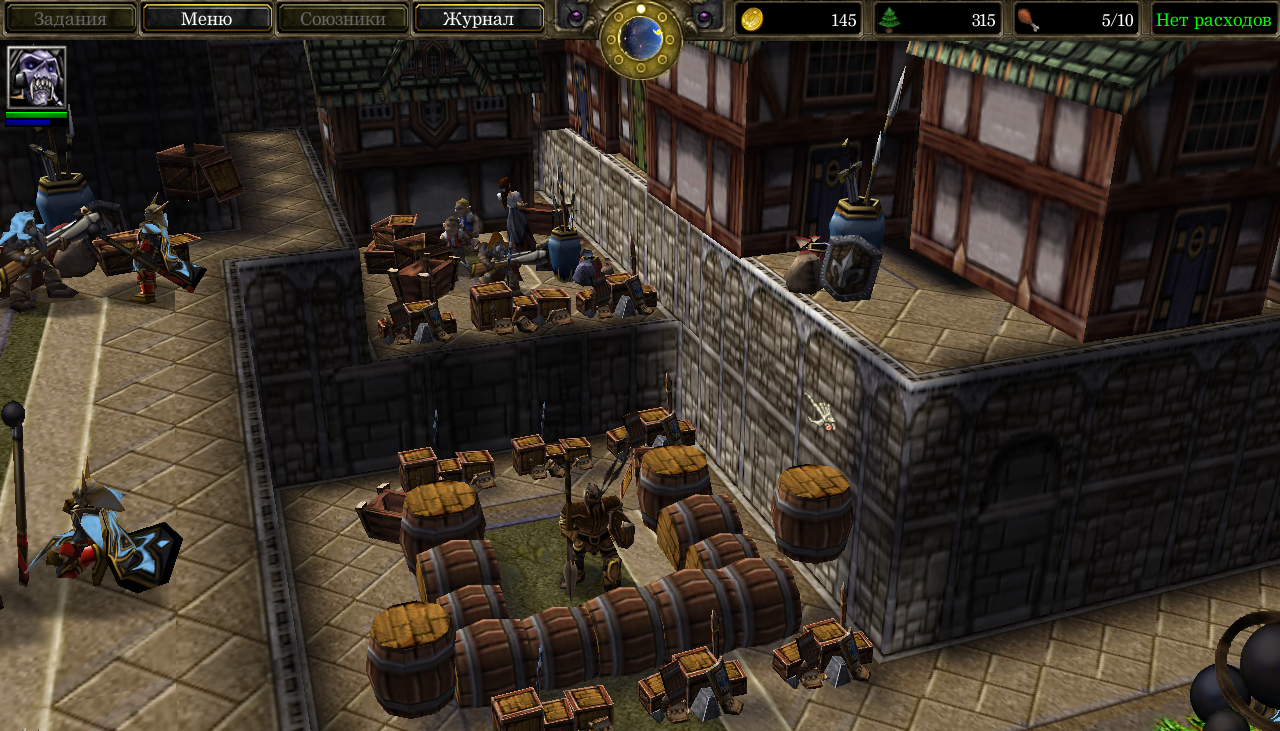Open the Меню button

(x=207, y=19)
